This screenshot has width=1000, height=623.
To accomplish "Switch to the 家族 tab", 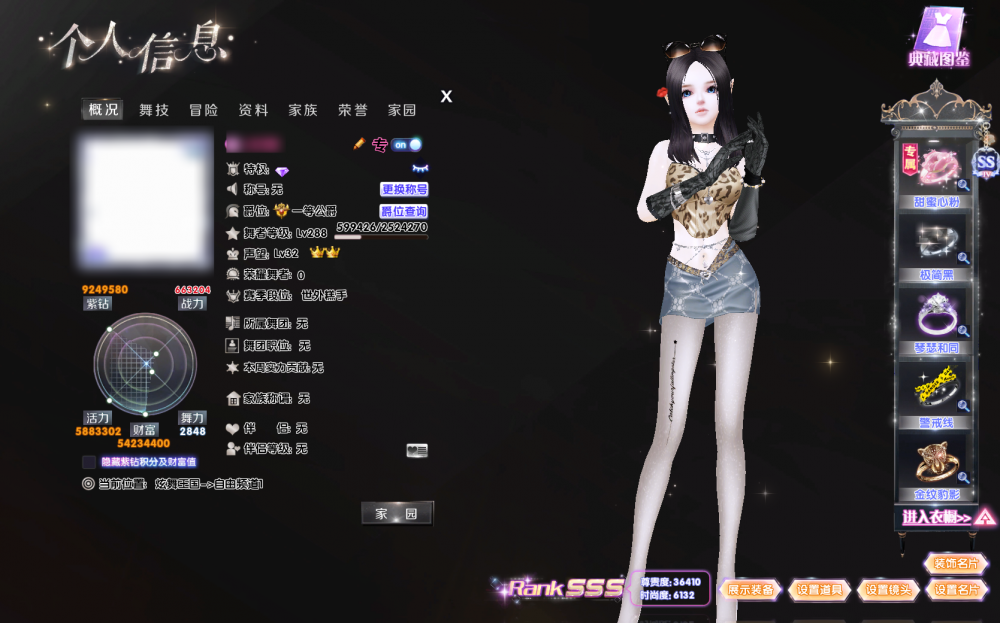I will [x=303, y=110].
